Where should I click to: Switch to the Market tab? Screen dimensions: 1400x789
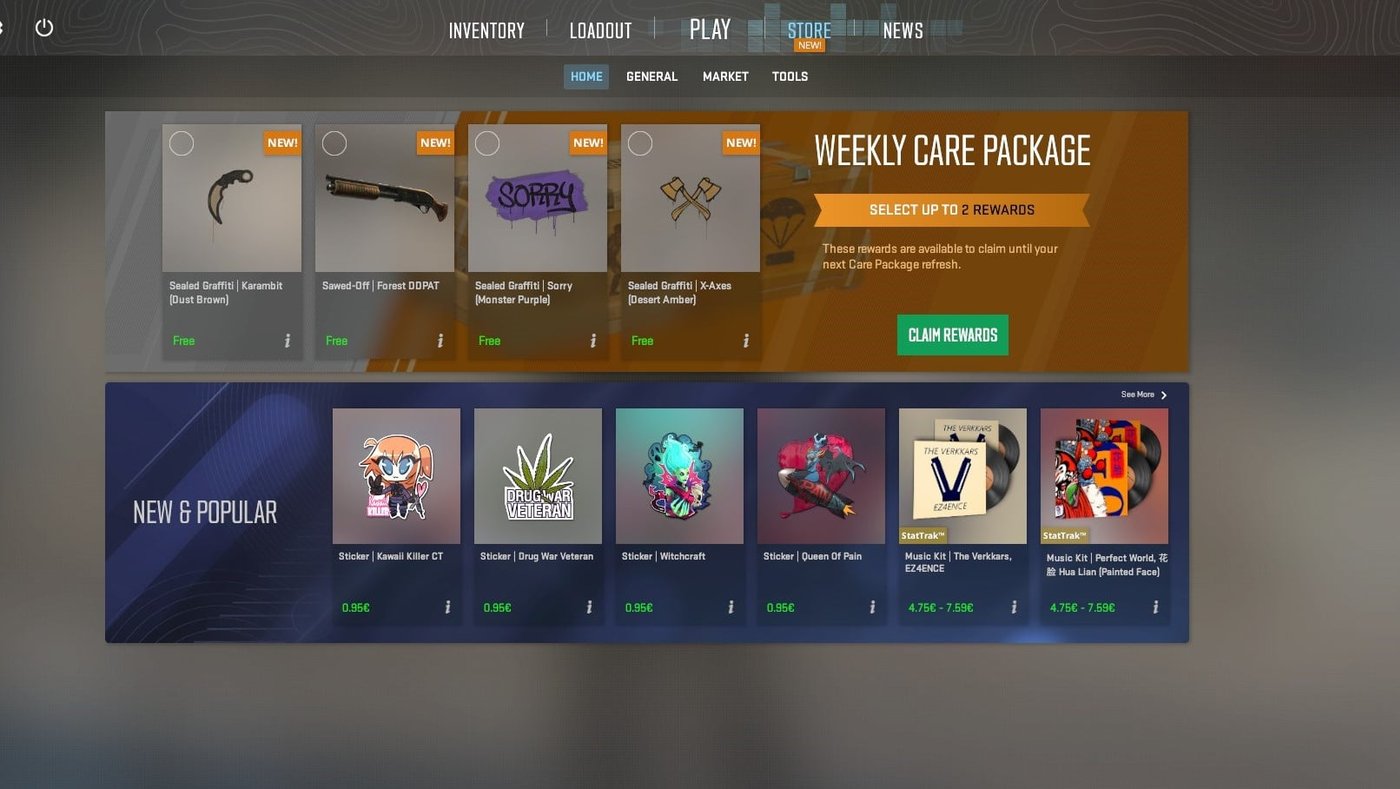(x=724, y=76)
